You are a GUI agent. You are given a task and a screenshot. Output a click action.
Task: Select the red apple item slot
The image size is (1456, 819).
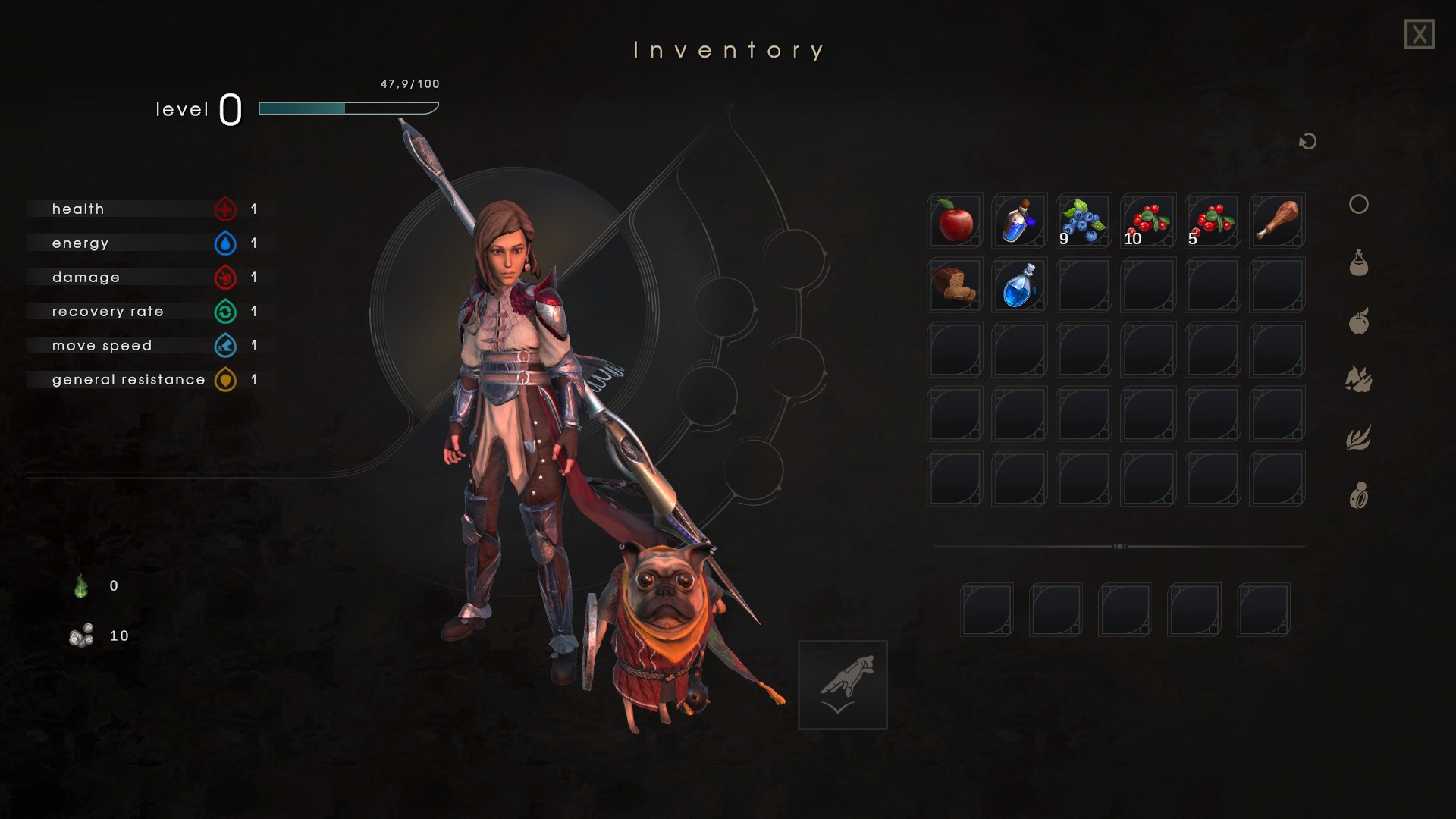tap(955, 221)
